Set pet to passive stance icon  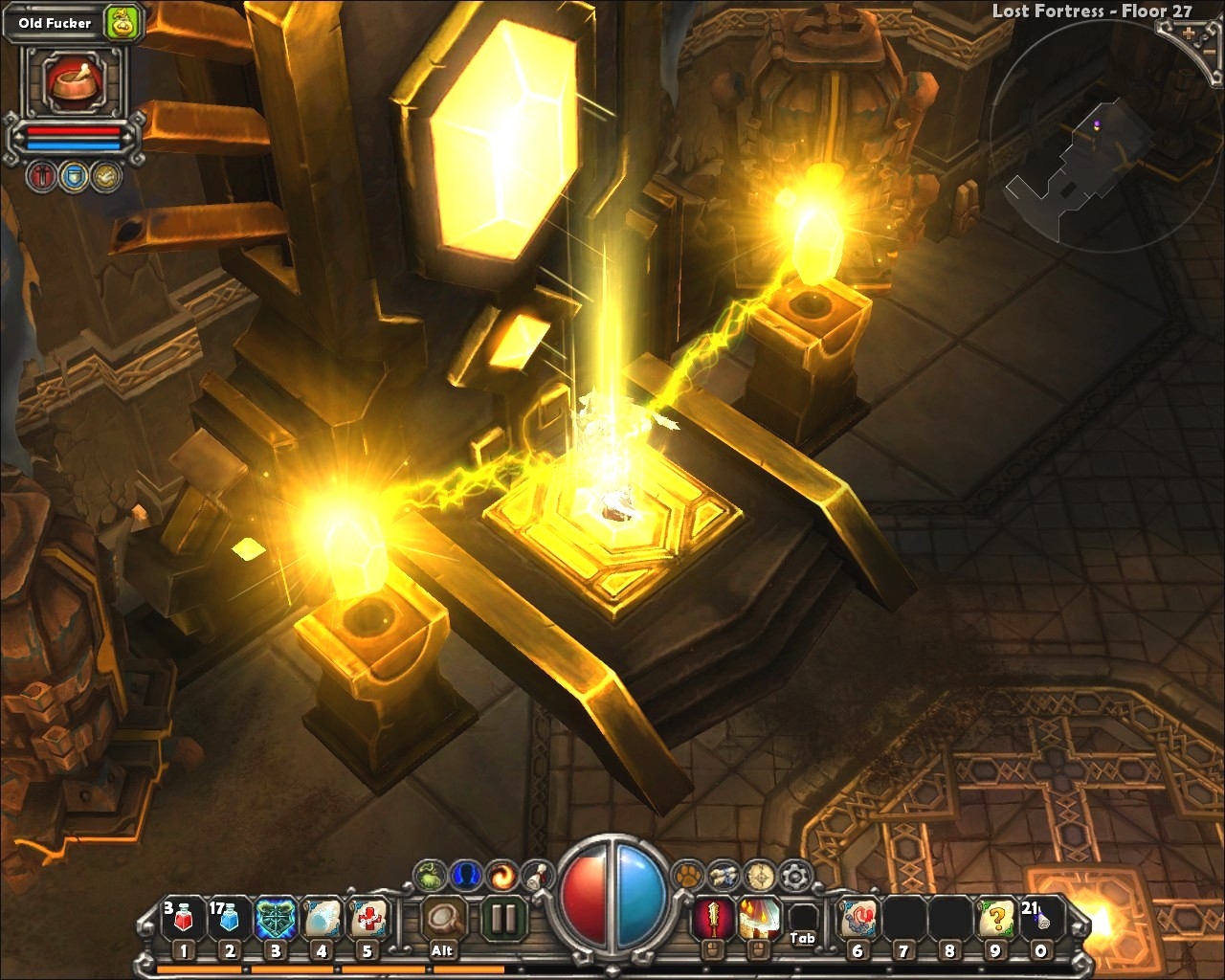point(105,175)
